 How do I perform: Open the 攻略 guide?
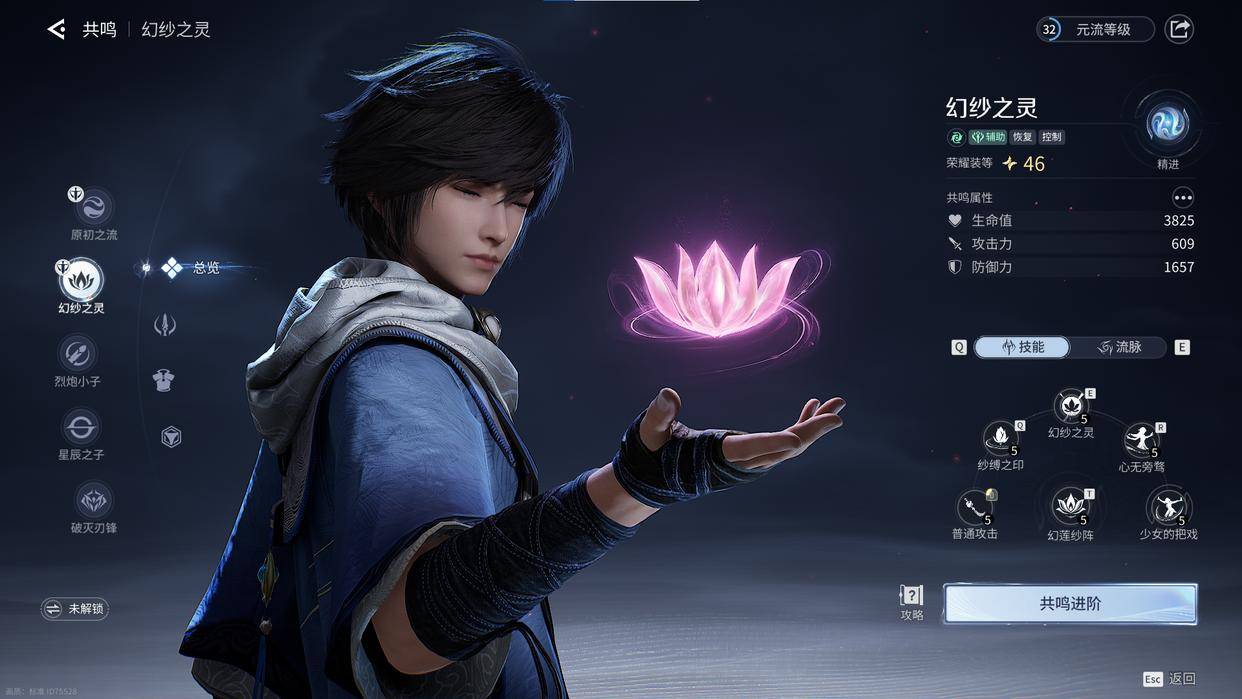pos(912,602)
